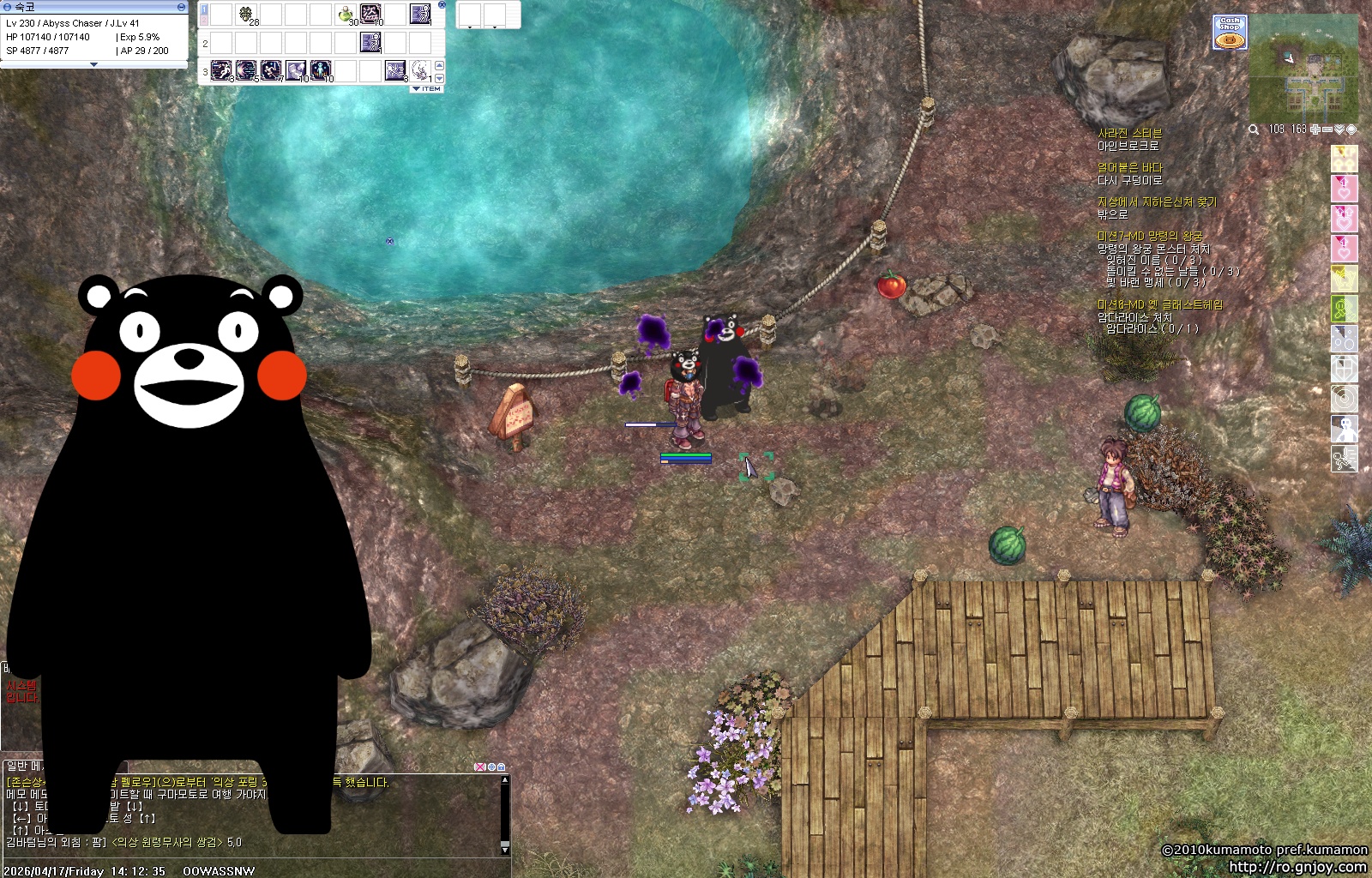
Task: Expand the character status window arrow
Action: click(x=93, y=64)
